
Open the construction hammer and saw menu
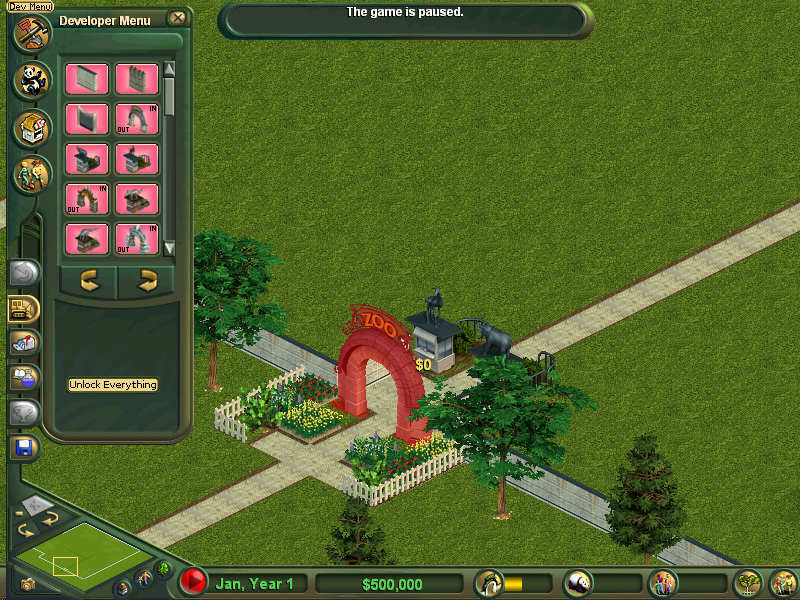pos(31,31)
